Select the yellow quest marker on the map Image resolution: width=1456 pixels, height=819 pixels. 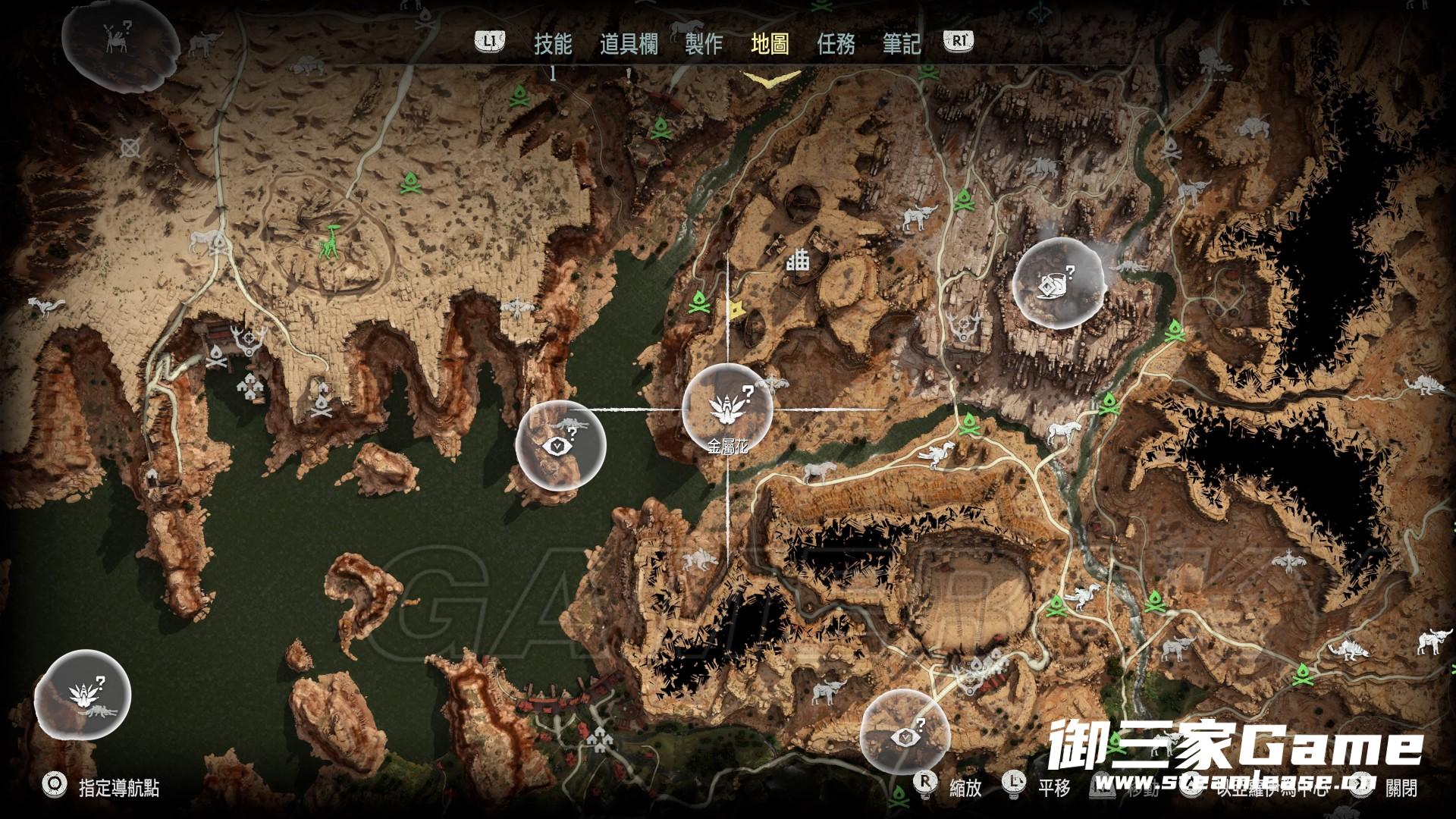tap(735, 309)
